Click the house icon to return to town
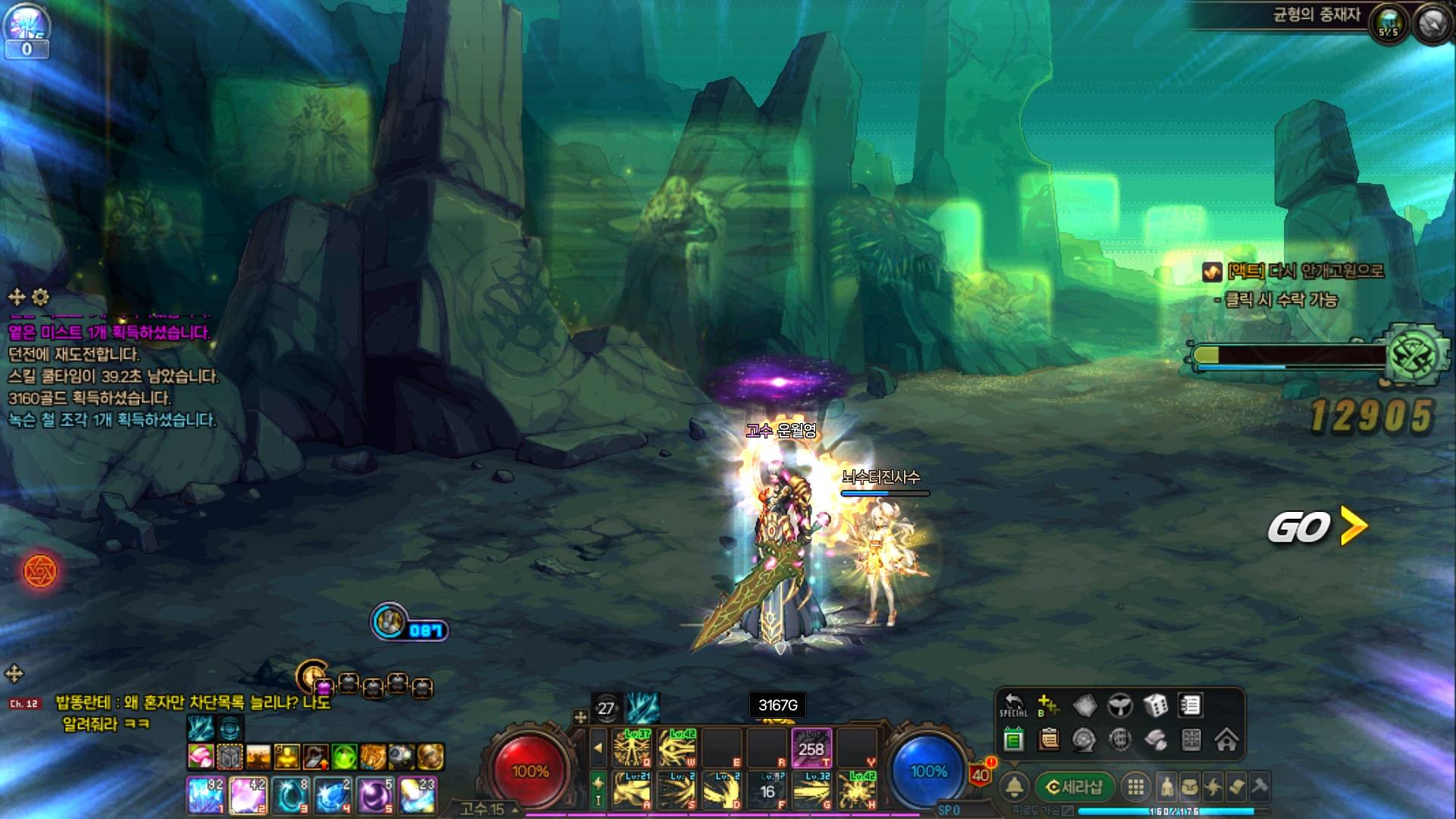This screenshot has width=1456, height=819. (x=1226, y=739)
